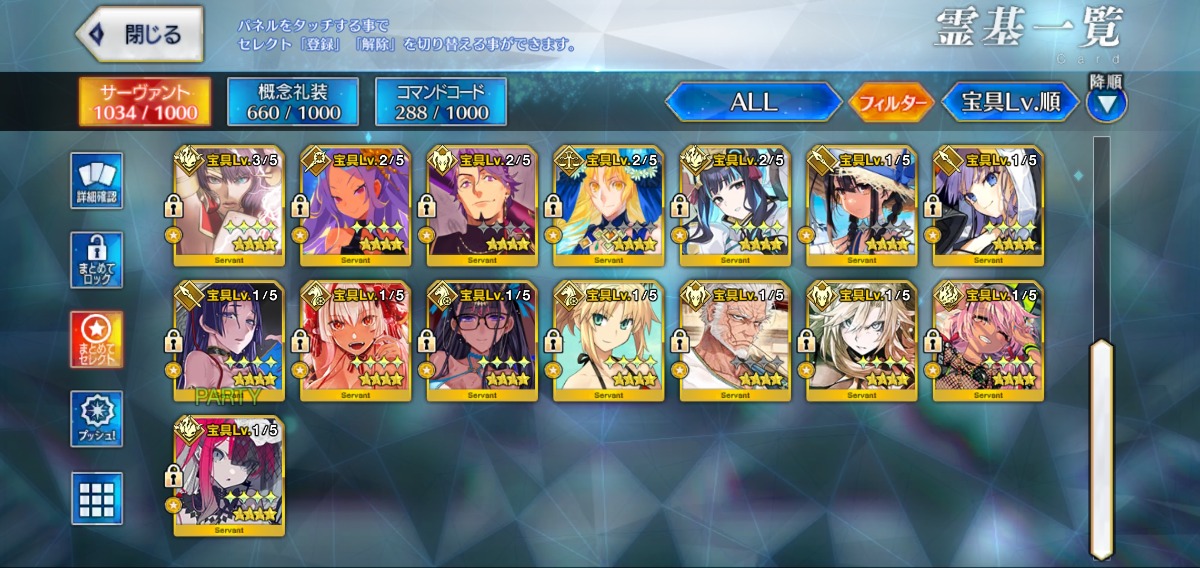Switch to the サーヴァント tab

146,102
